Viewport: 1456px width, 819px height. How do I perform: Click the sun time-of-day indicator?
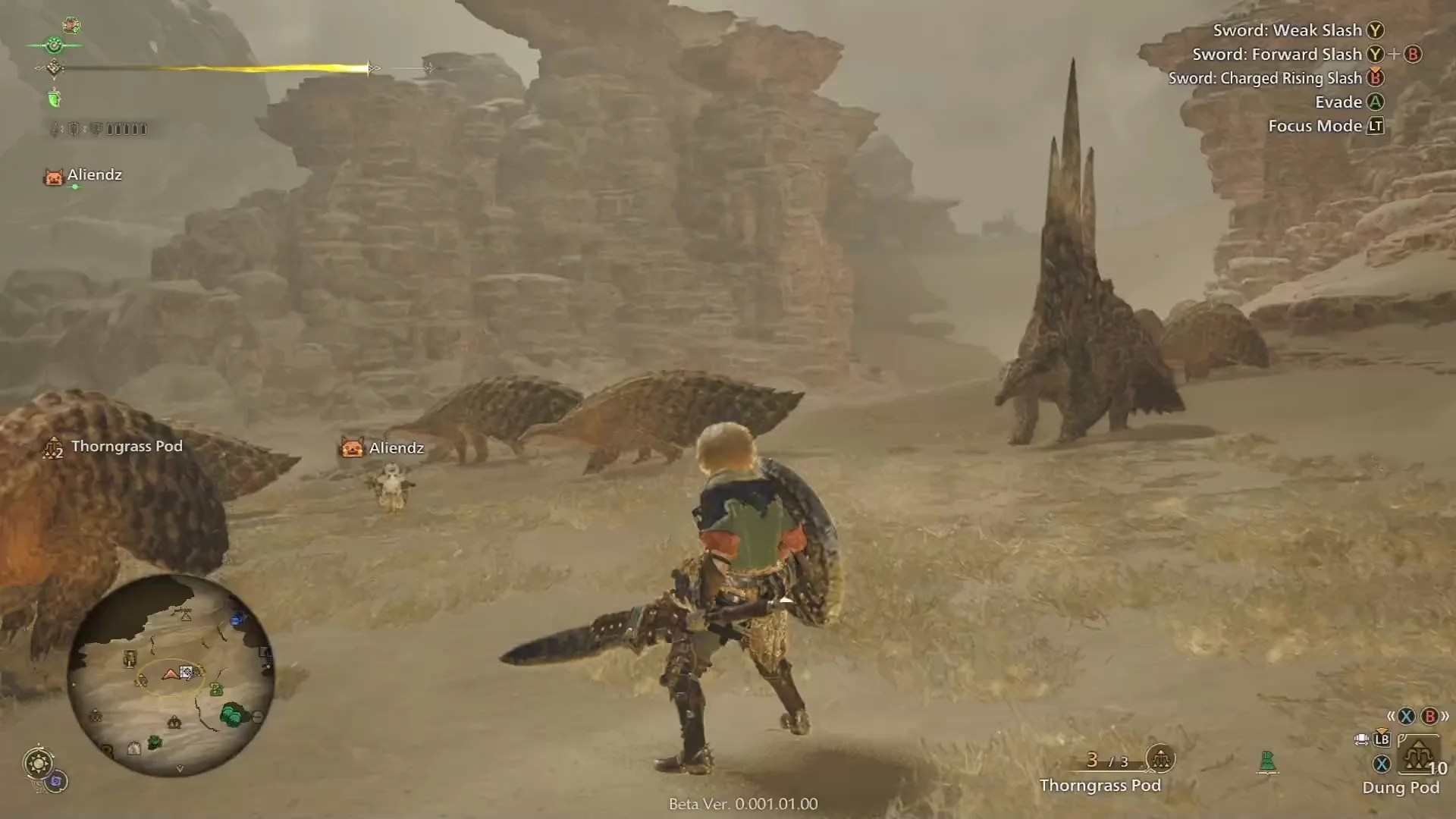point(38,762)
